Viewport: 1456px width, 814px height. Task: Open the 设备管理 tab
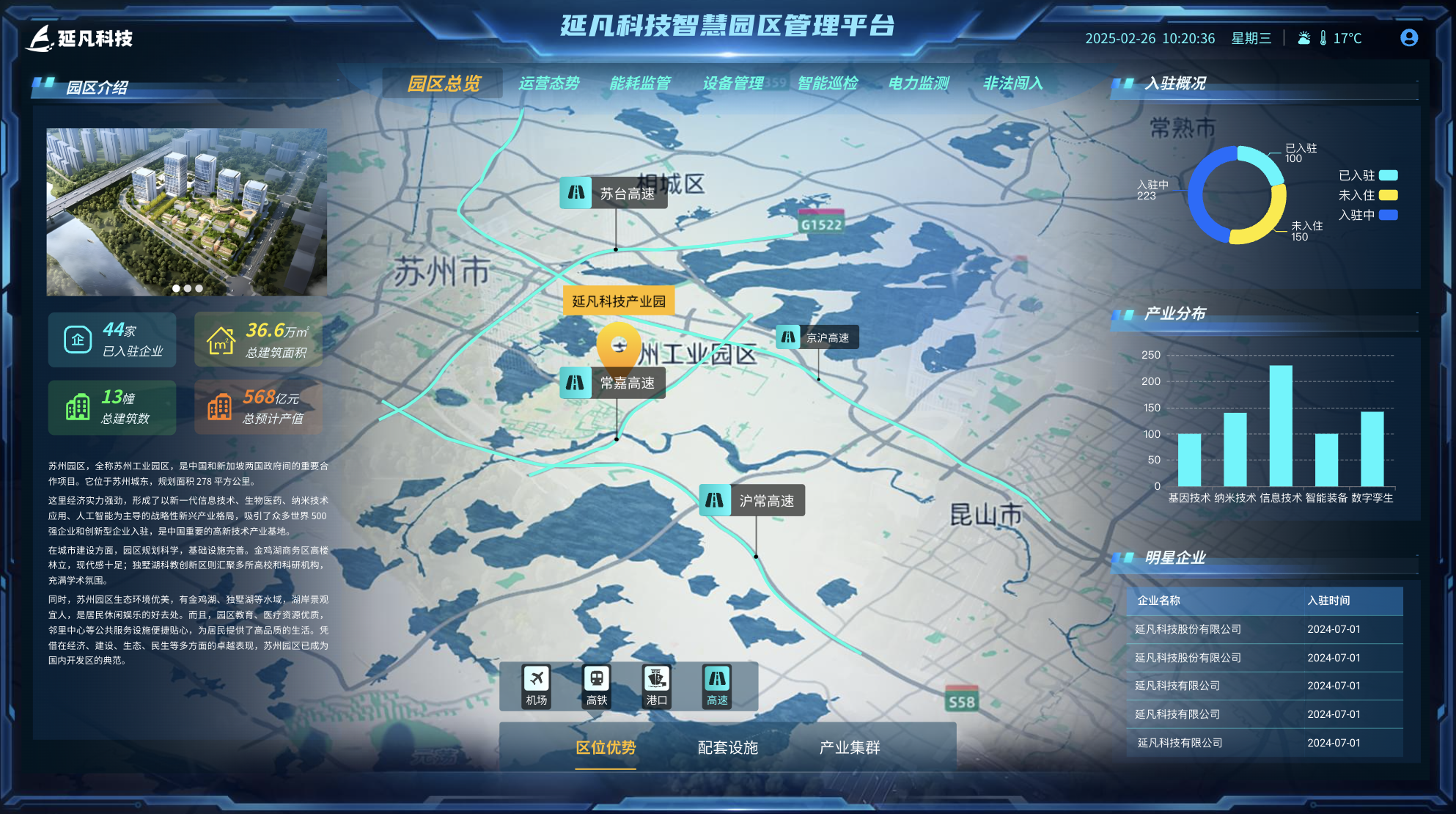click(x=732, y=83)
